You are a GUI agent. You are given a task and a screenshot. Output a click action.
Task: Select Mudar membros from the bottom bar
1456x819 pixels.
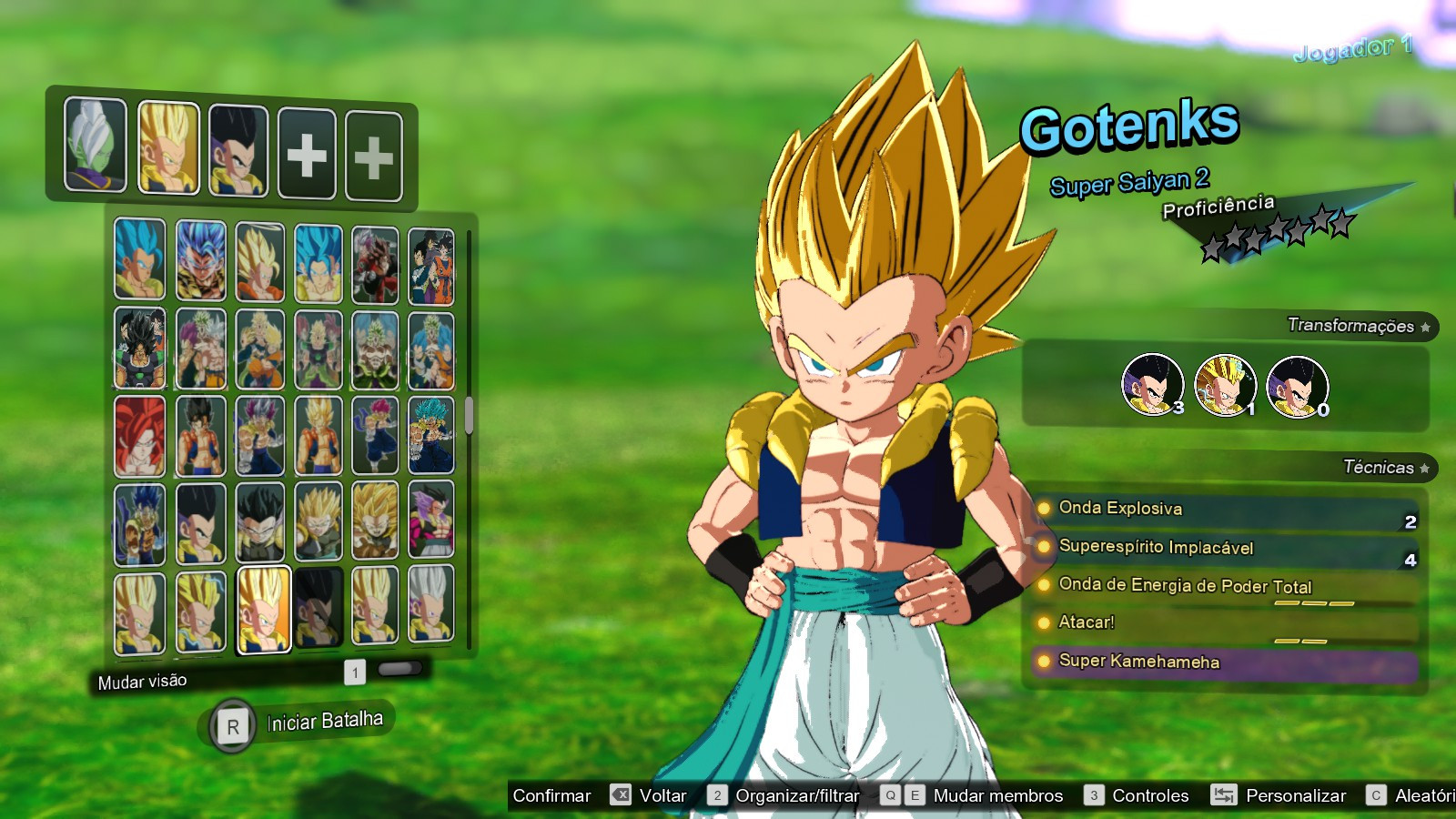(997, 795)
